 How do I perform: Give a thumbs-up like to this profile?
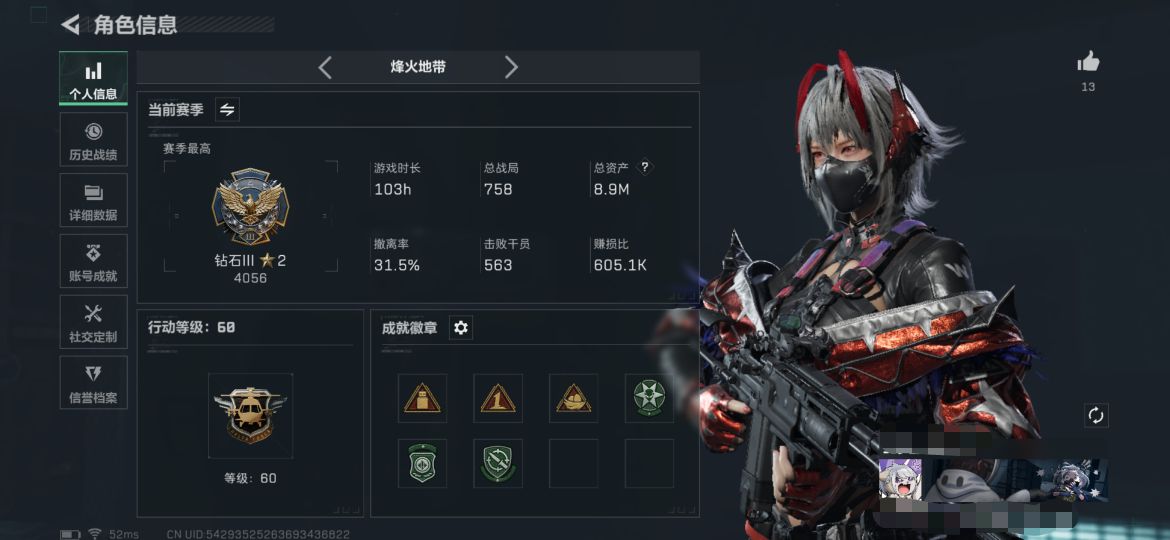pos(1088,62)
